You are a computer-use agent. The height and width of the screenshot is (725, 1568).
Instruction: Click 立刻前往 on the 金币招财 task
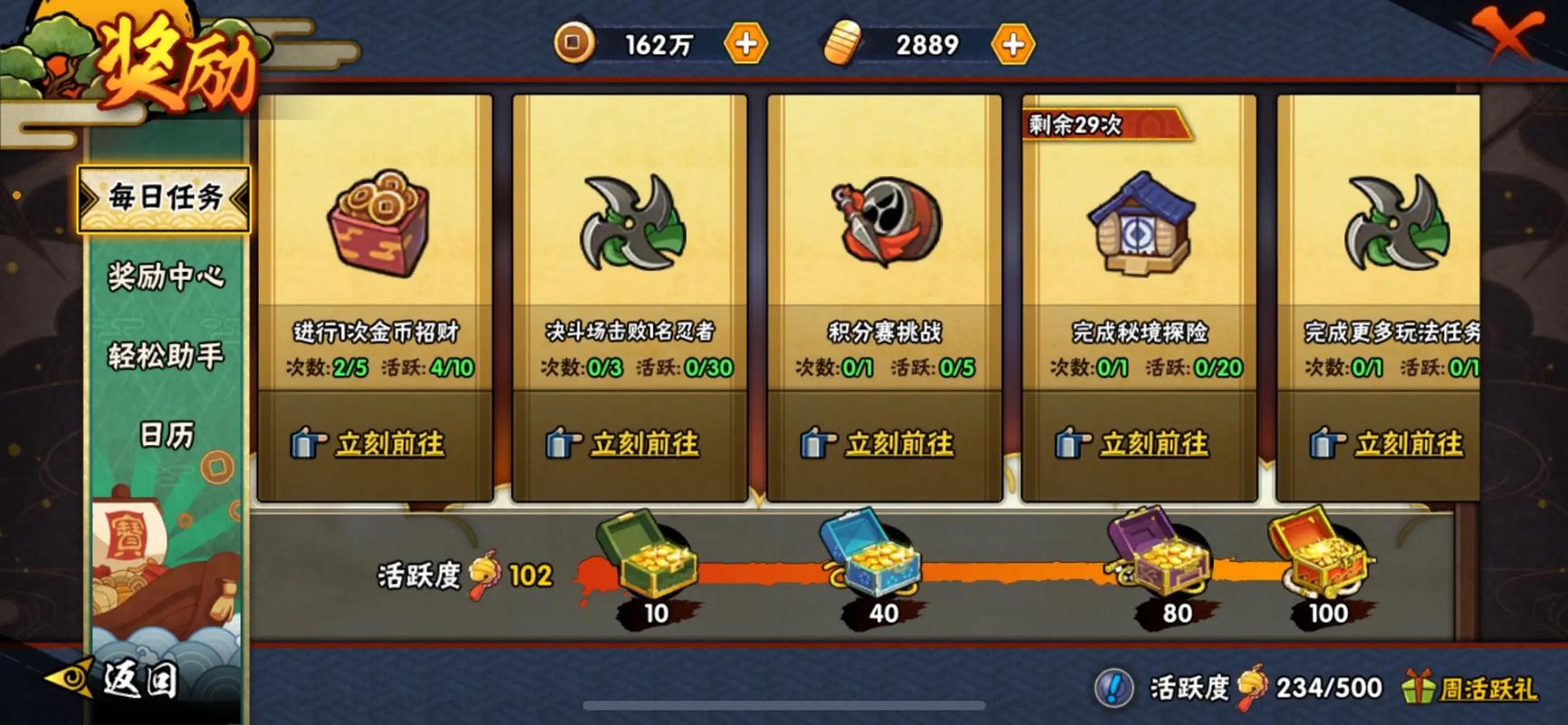tap(390, 444)
